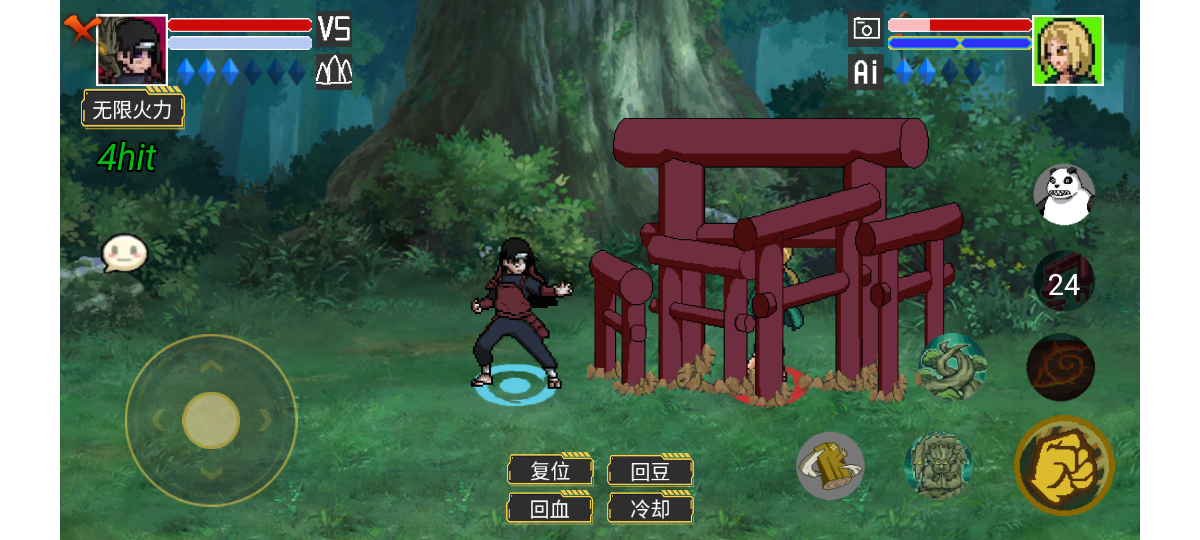Tap the virtual joystick center

coord(211,419)
